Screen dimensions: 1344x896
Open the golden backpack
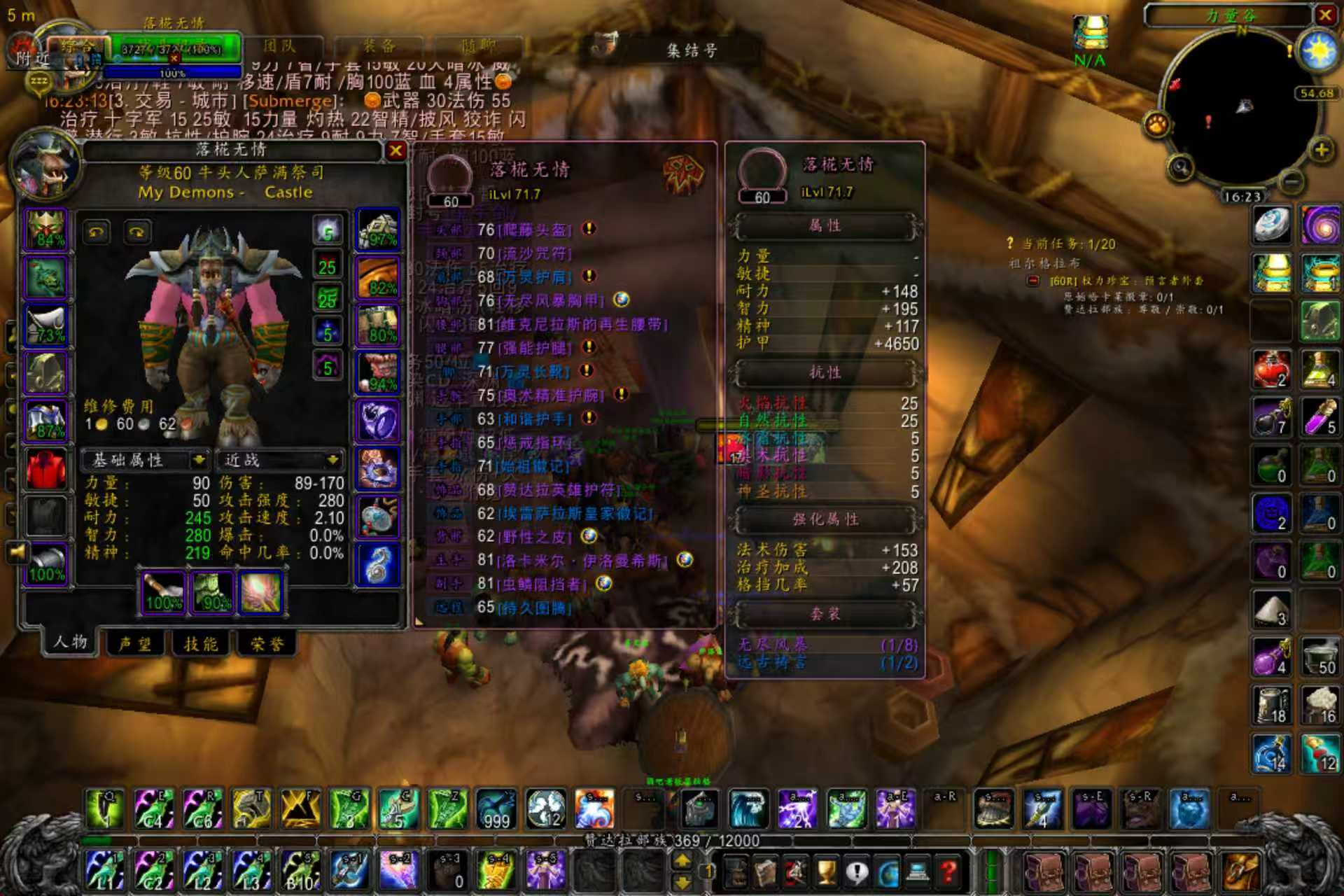[x=1240, y=872]
